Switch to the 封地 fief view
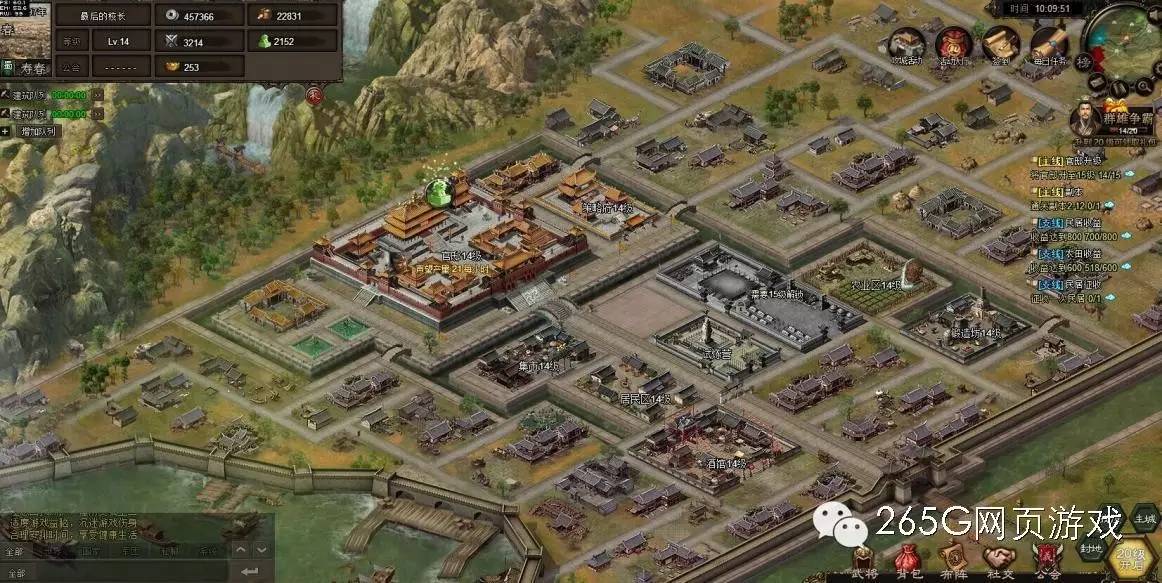The image size is (1162, 583). [1092, 547]
